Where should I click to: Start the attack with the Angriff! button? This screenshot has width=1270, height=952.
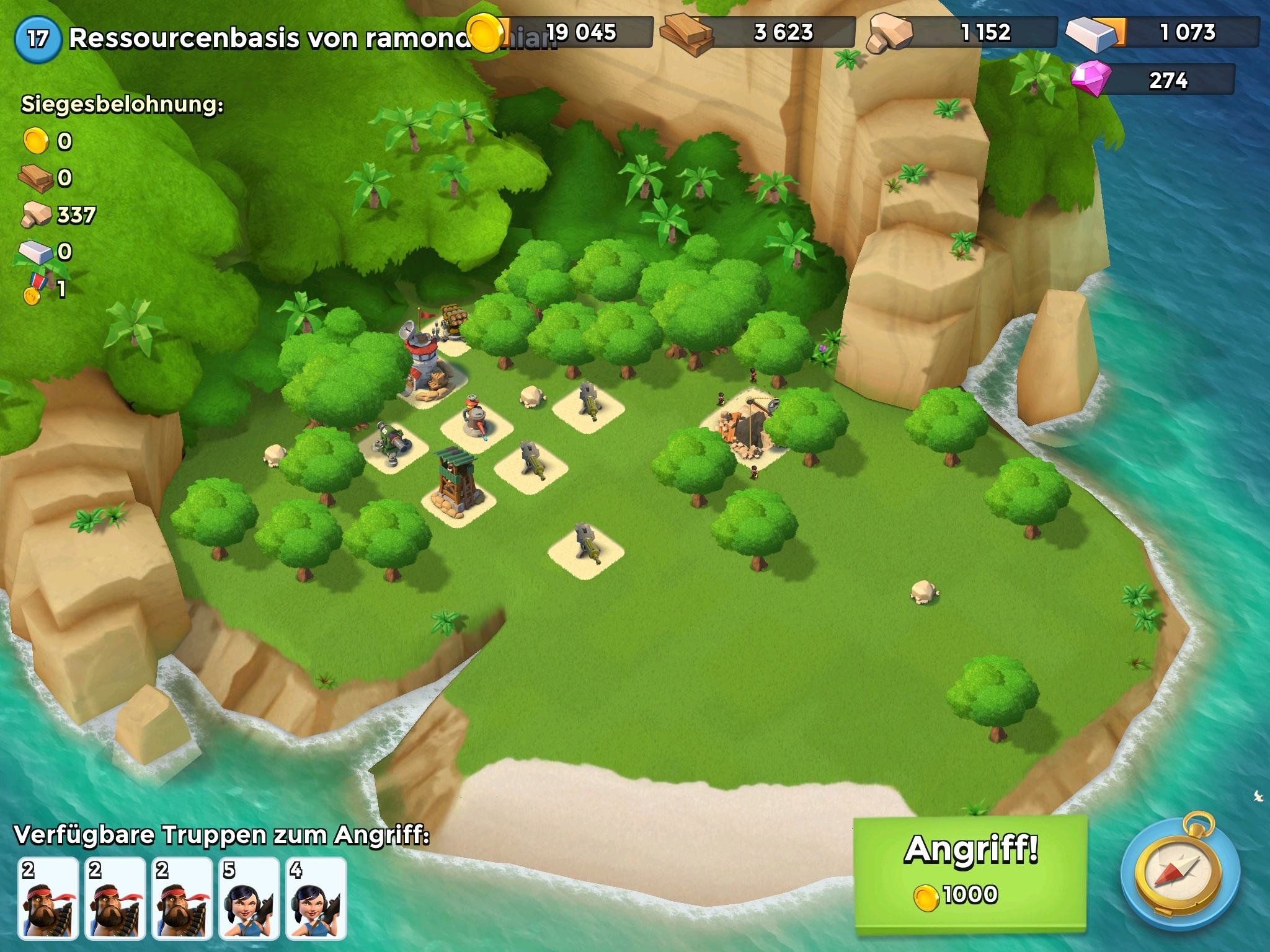[970, 873]
